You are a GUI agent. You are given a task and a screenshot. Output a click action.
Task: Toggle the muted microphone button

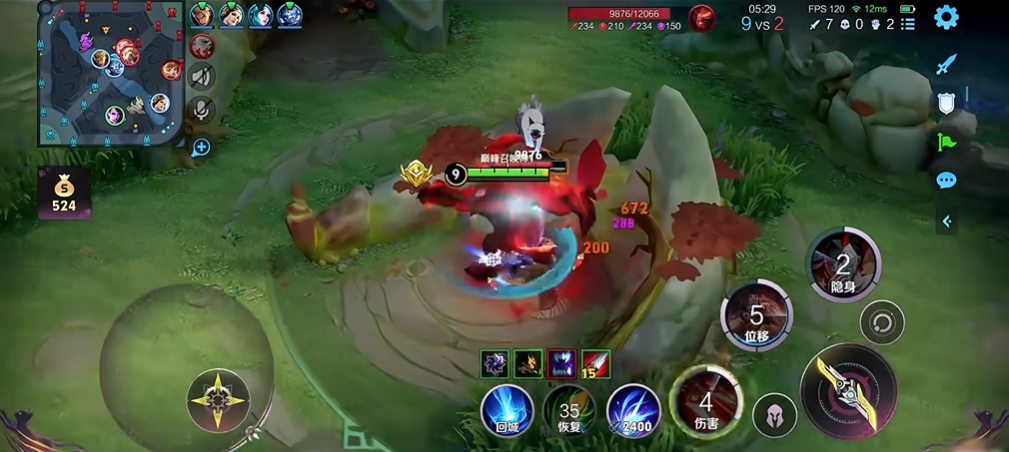(x=202, y=110)
